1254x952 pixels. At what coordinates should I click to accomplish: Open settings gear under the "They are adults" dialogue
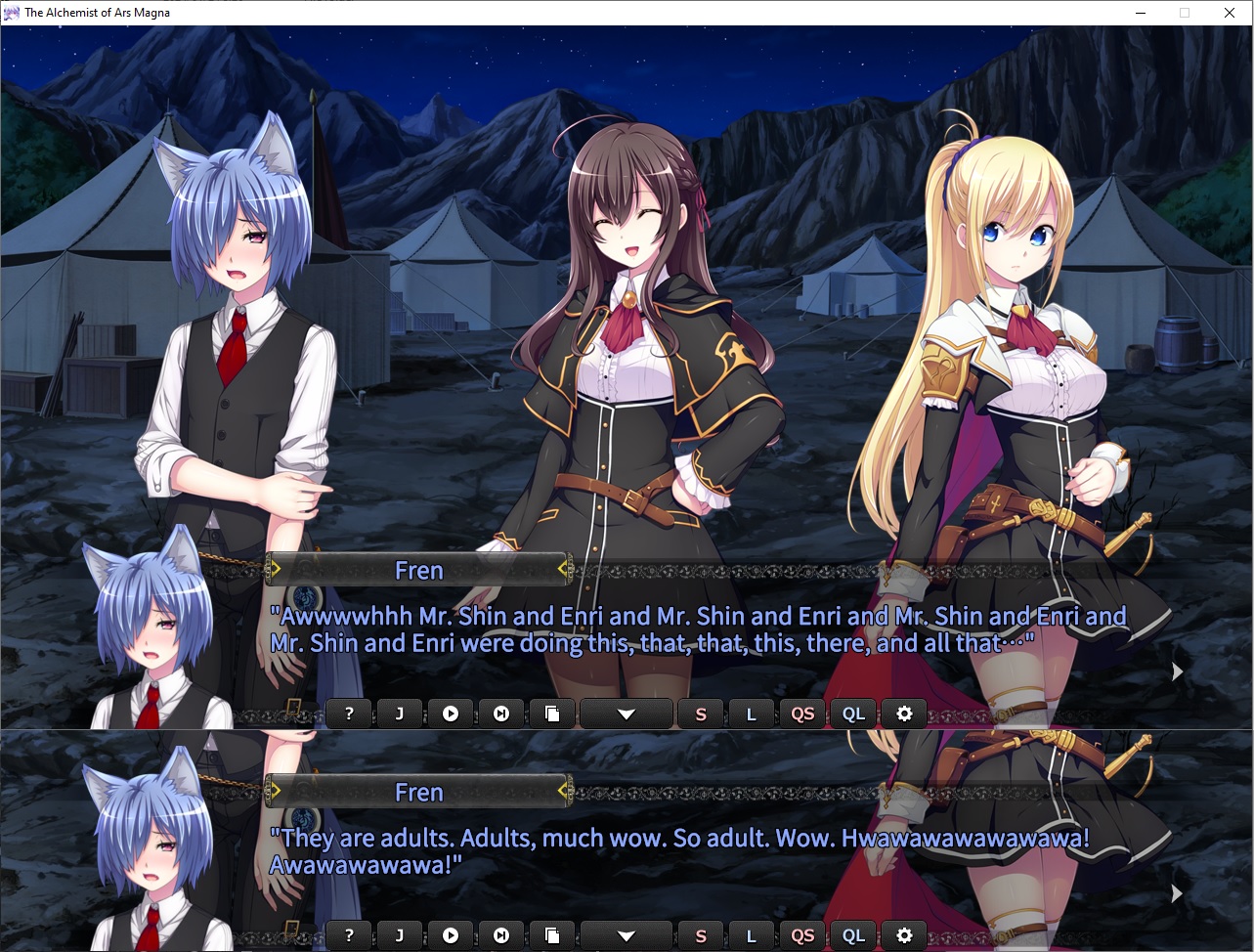click(x=904, y=935)
